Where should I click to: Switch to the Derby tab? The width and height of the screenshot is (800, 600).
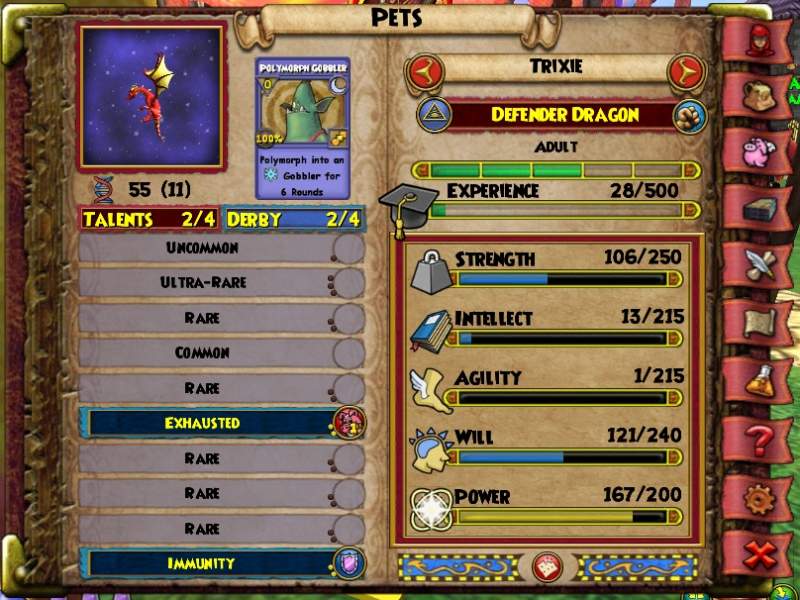(293, 219)
